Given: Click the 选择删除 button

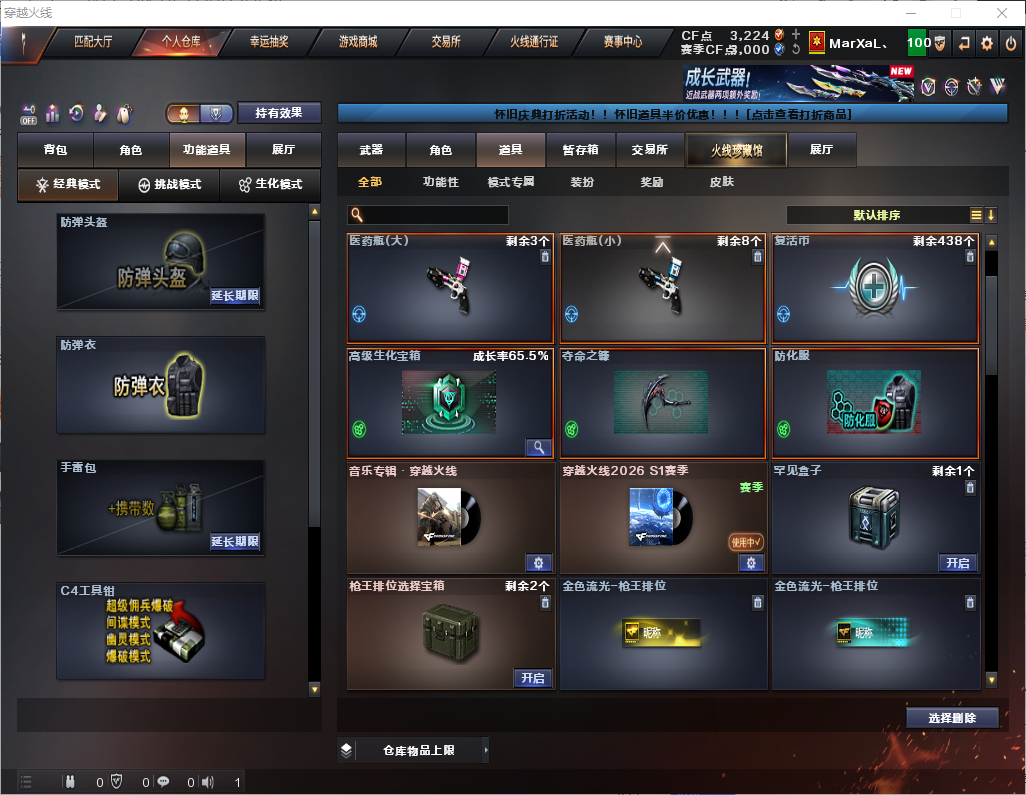Looking at the screenshot, I should 952,718.
